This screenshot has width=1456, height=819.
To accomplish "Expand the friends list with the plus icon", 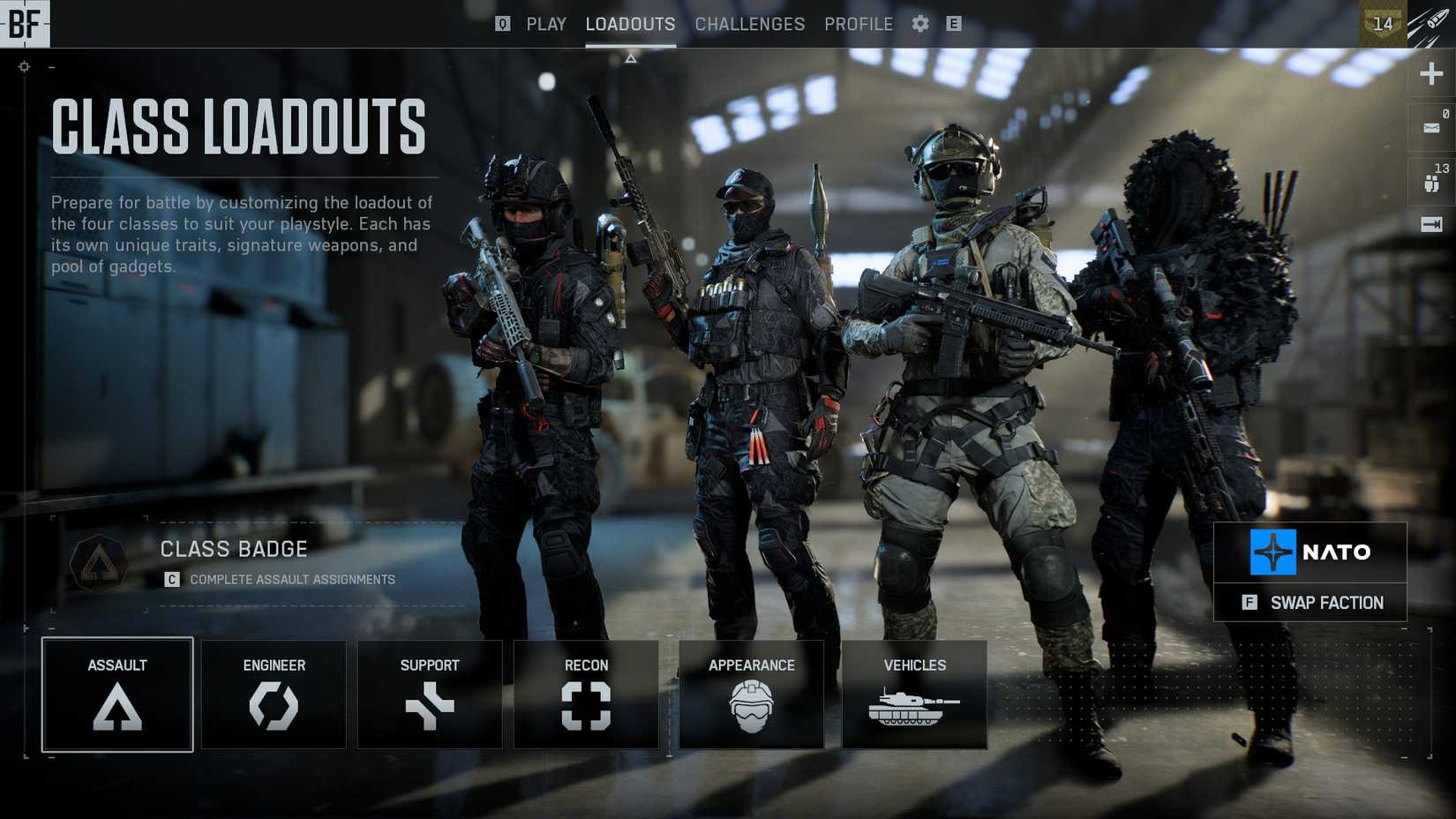I will (1430, 74).
